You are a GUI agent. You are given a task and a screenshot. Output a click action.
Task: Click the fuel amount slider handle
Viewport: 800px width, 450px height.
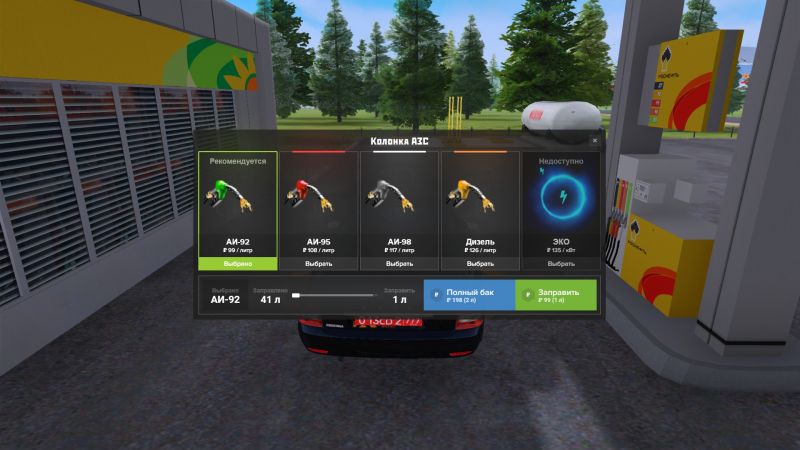tap(296, 296)
